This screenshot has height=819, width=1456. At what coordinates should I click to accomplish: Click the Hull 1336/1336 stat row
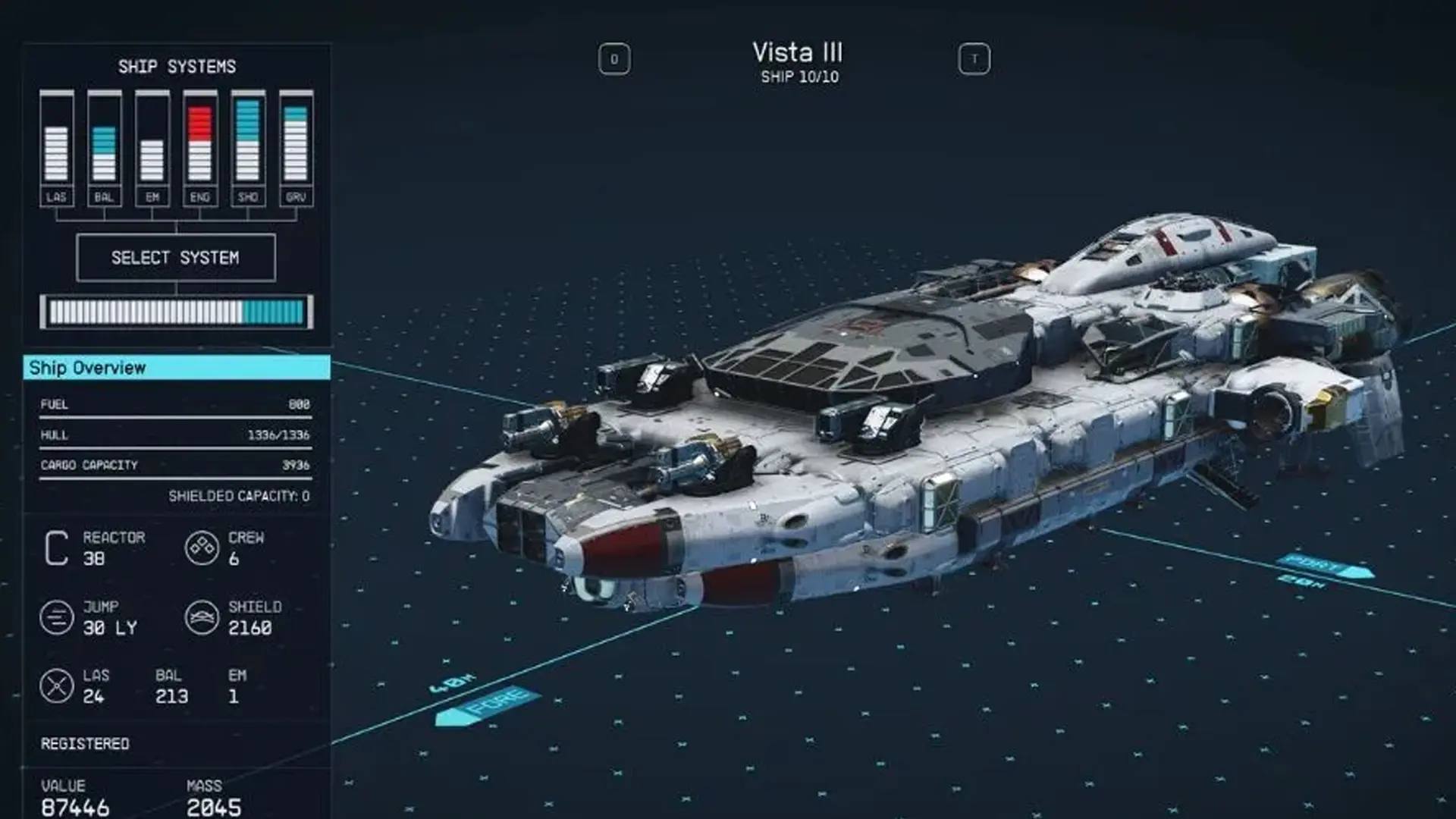click(174, 435)
